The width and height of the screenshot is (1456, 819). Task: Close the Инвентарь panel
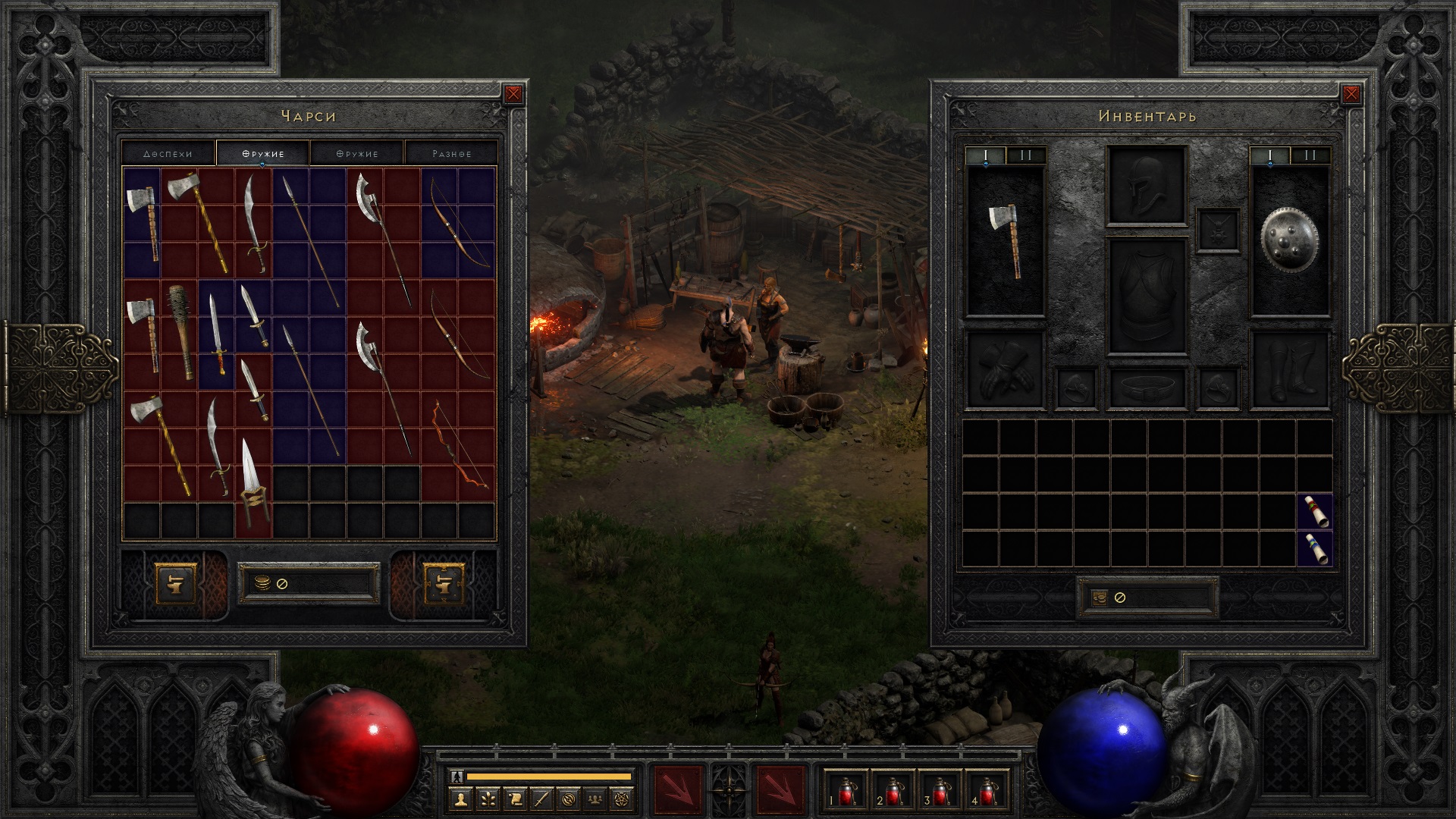click(1351, 94)
